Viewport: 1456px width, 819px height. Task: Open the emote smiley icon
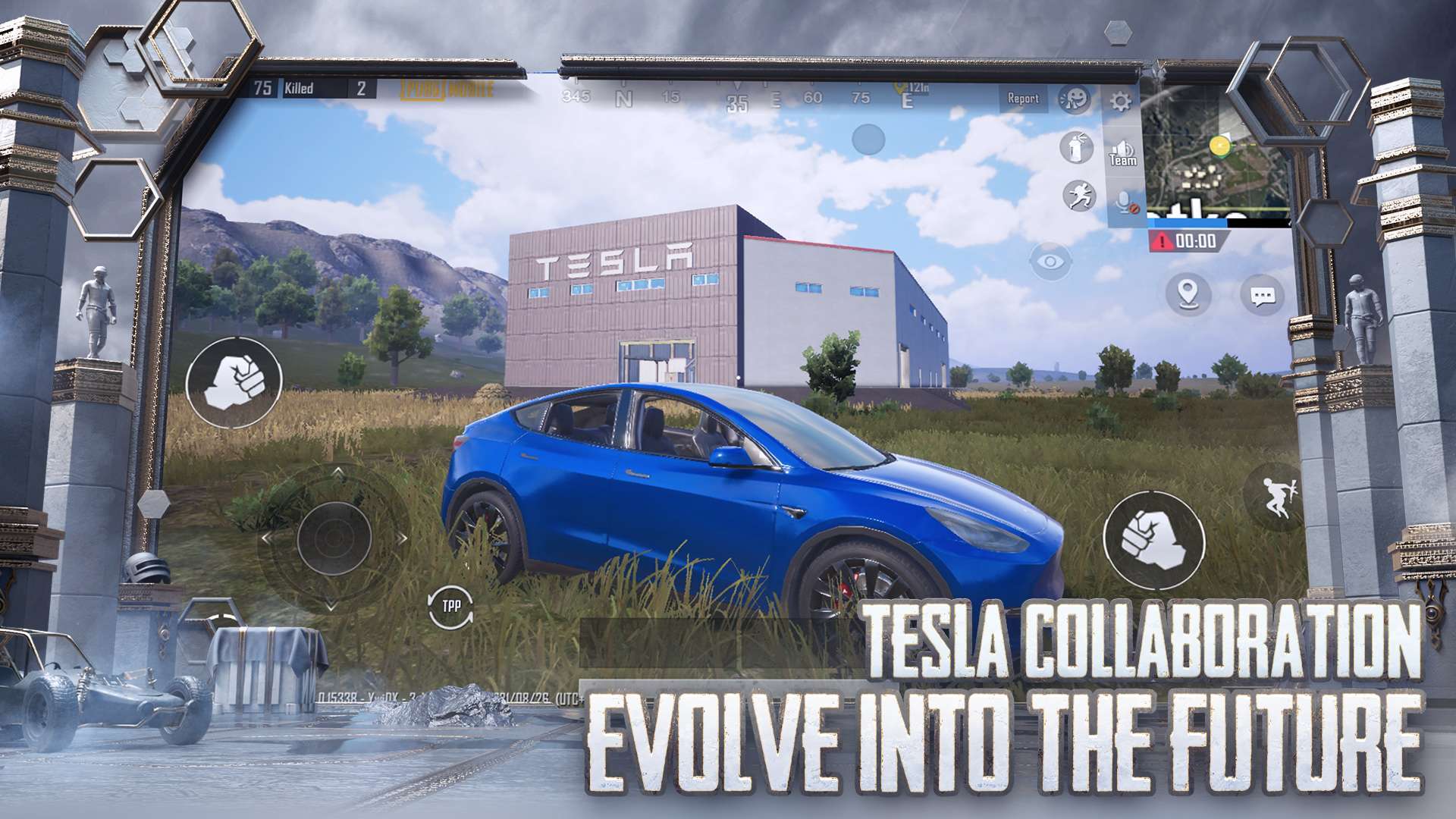[1074, 99]
